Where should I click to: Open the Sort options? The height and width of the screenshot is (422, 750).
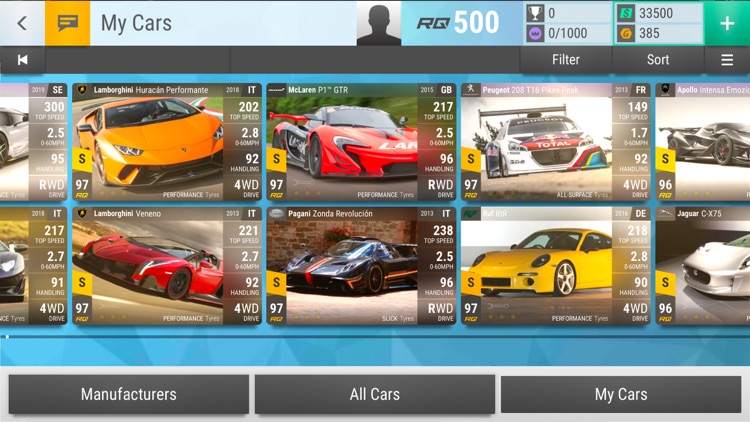coord(658,60)
